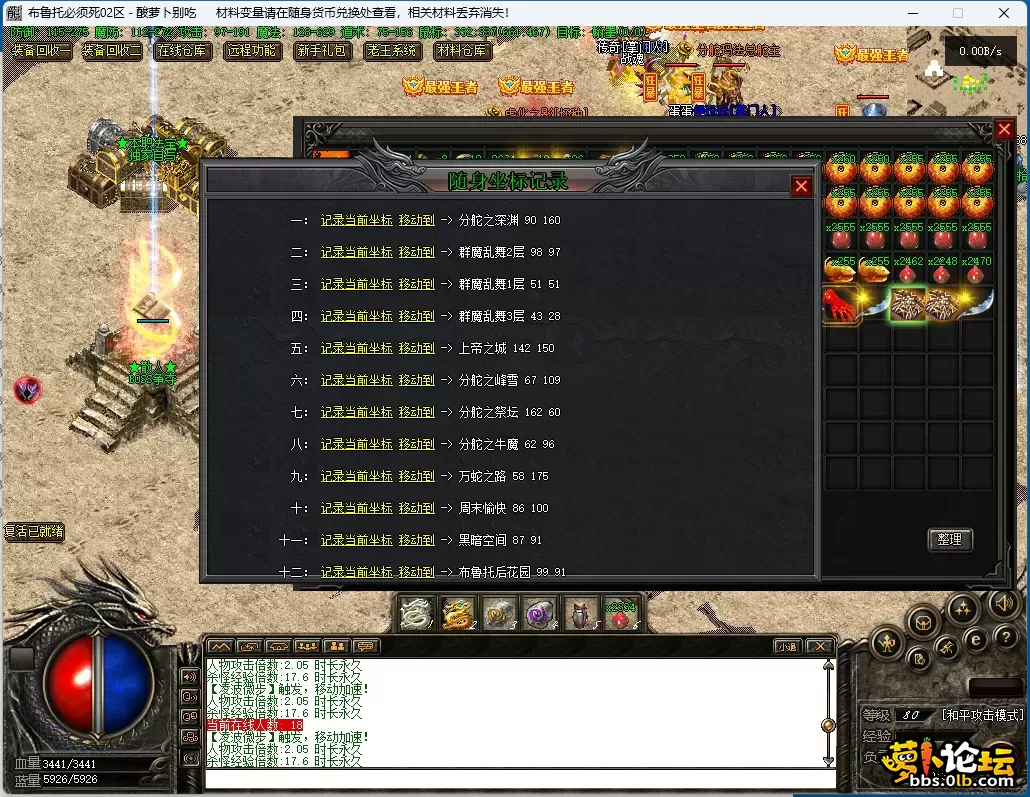Click 移动到 for 上帝之城 142 150
The image size is (1030, 797).
point(416,348)
